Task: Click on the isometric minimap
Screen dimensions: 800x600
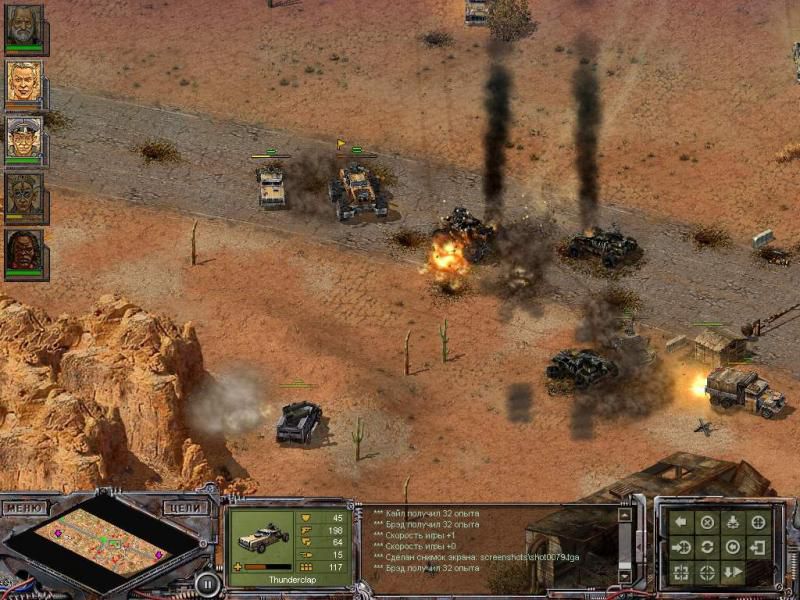Action: (104, 543)
